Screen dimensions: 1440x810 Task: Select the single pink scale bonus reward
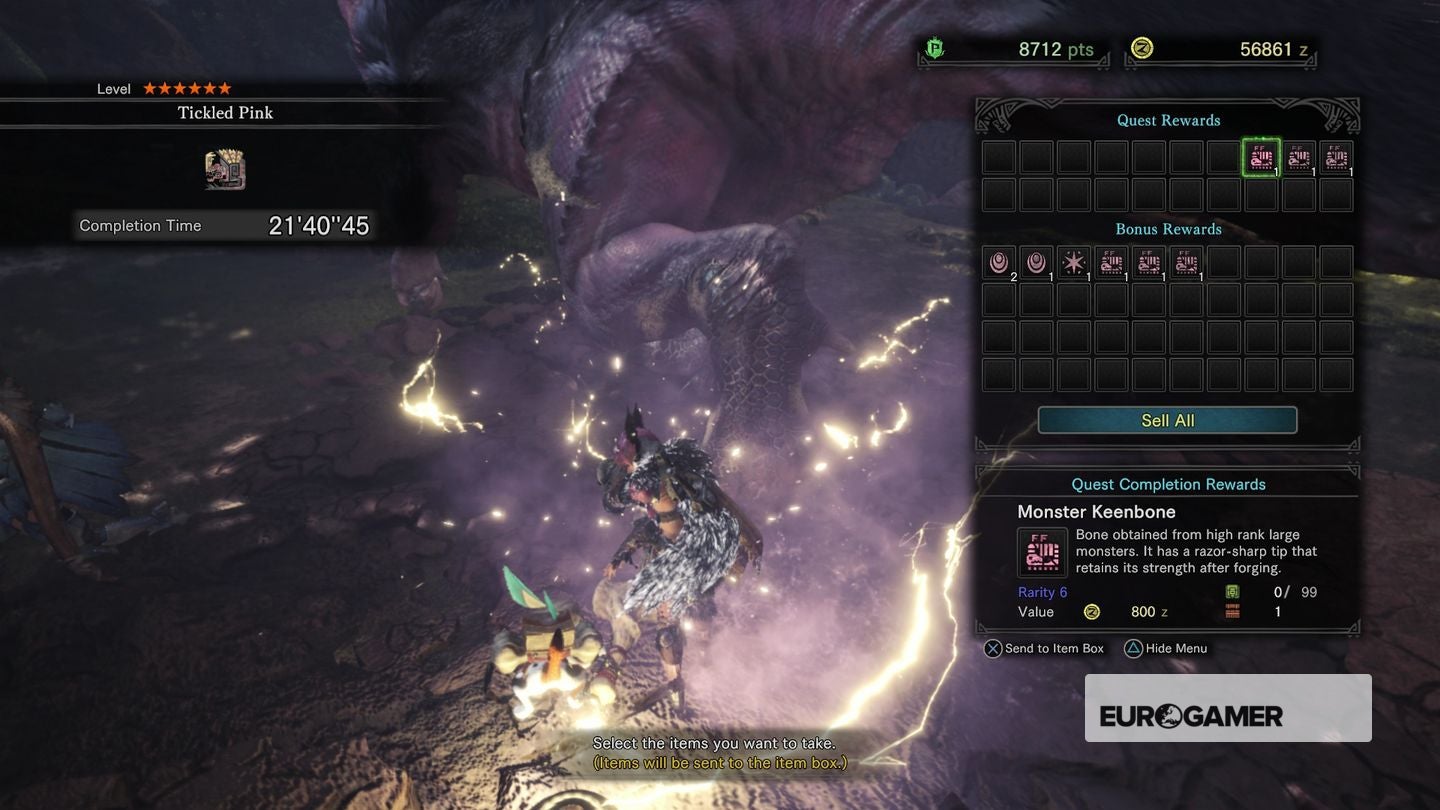tap(1034, 262)
